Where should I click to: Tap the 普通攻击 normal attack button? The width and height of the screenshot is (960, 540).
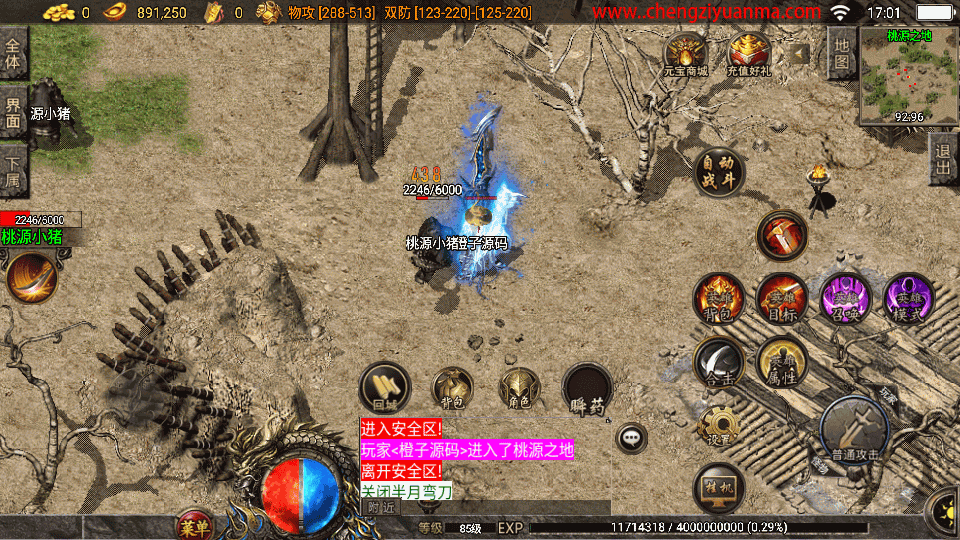tap(854, 430)
